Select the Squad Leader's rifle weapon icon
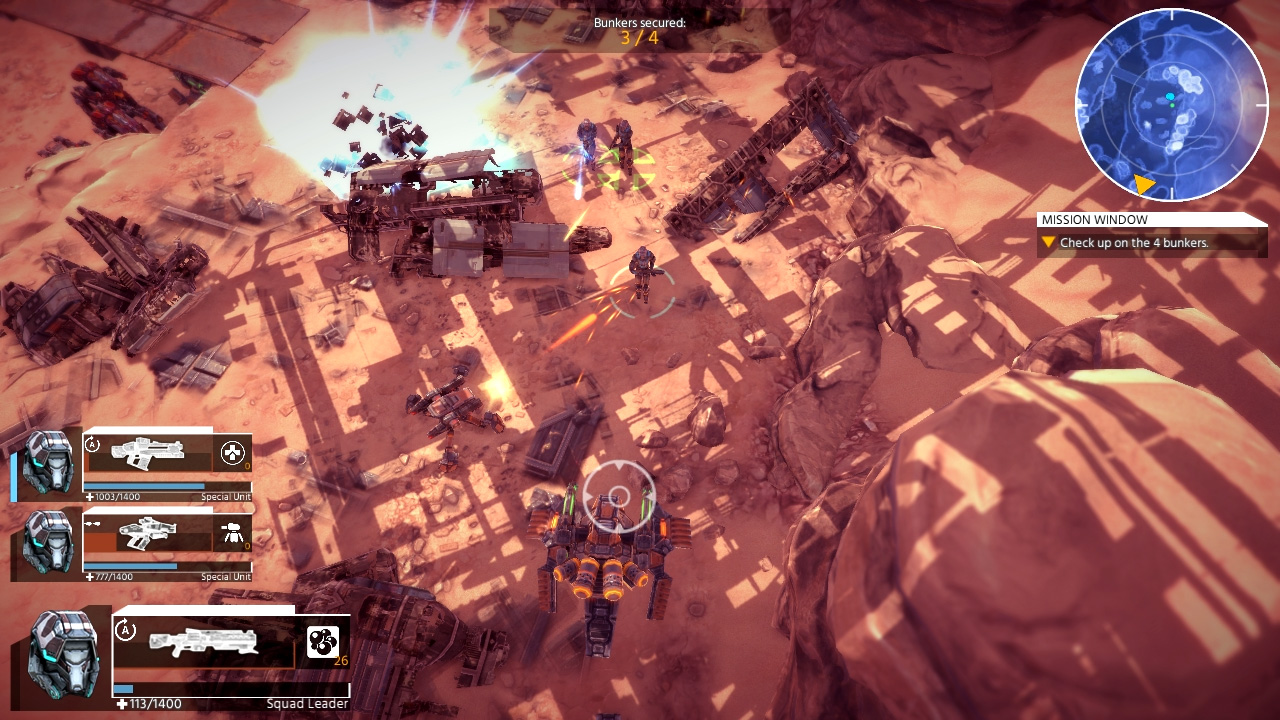Viewport: 1280px width, 720px height. 200,642
